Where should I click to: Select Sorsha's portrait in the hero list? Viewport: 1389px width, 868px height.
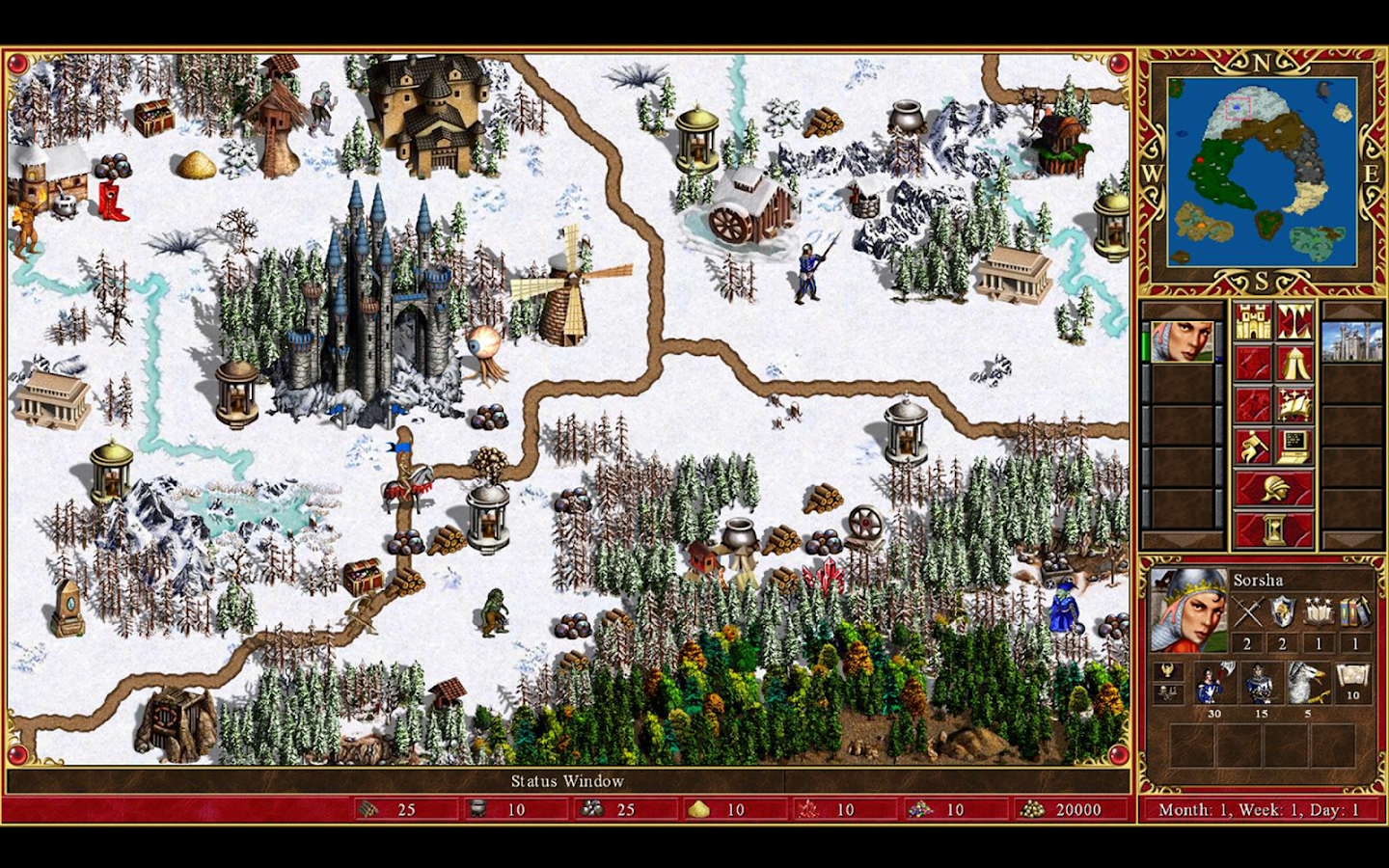pos(1182,341)
